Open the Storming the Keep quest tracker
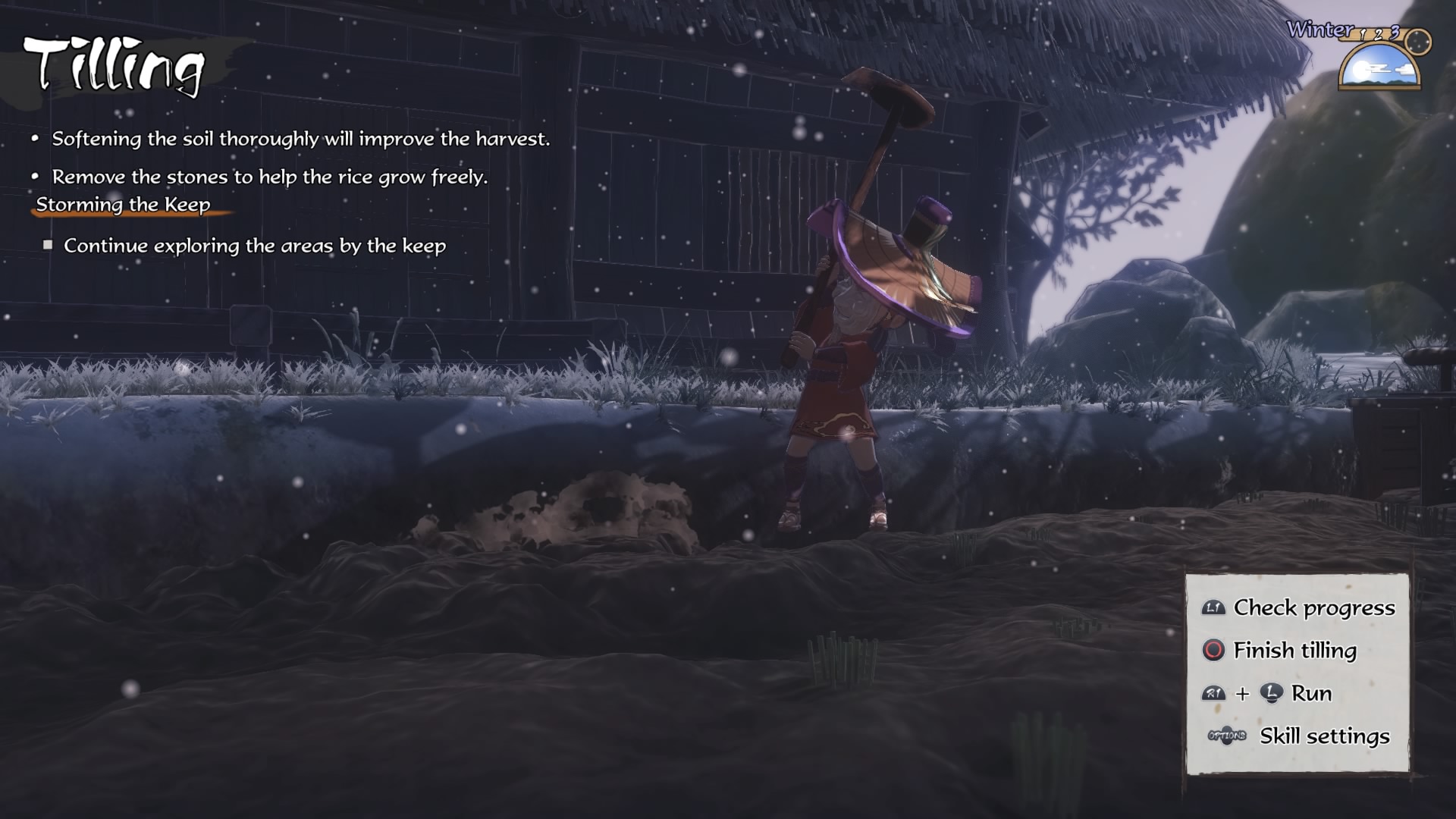 coord(123,205)
